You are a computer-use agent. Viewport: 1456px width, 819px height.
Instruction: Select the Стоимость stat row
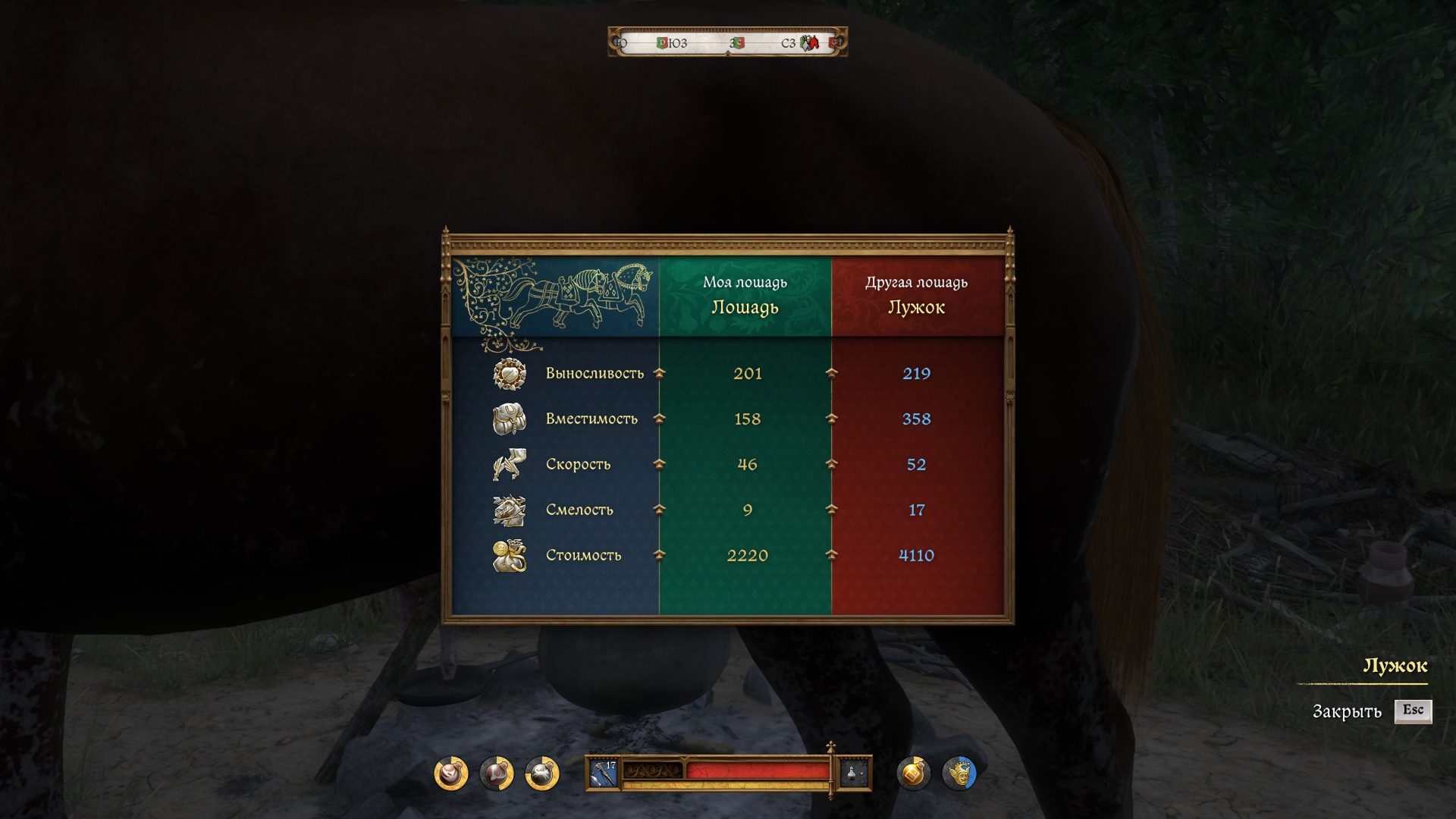[x=583, y=555]
